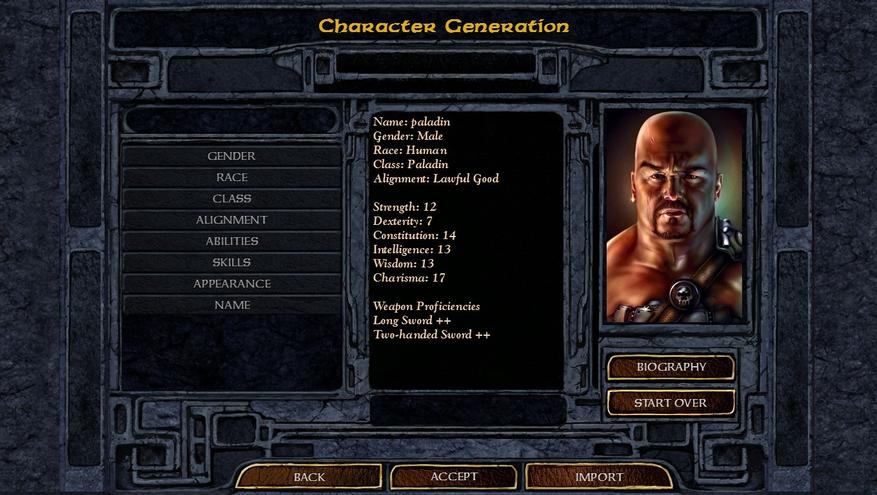This screenshot has width=877, height=495.
Task: Import an existing character
Action: (x=599, y=477)
